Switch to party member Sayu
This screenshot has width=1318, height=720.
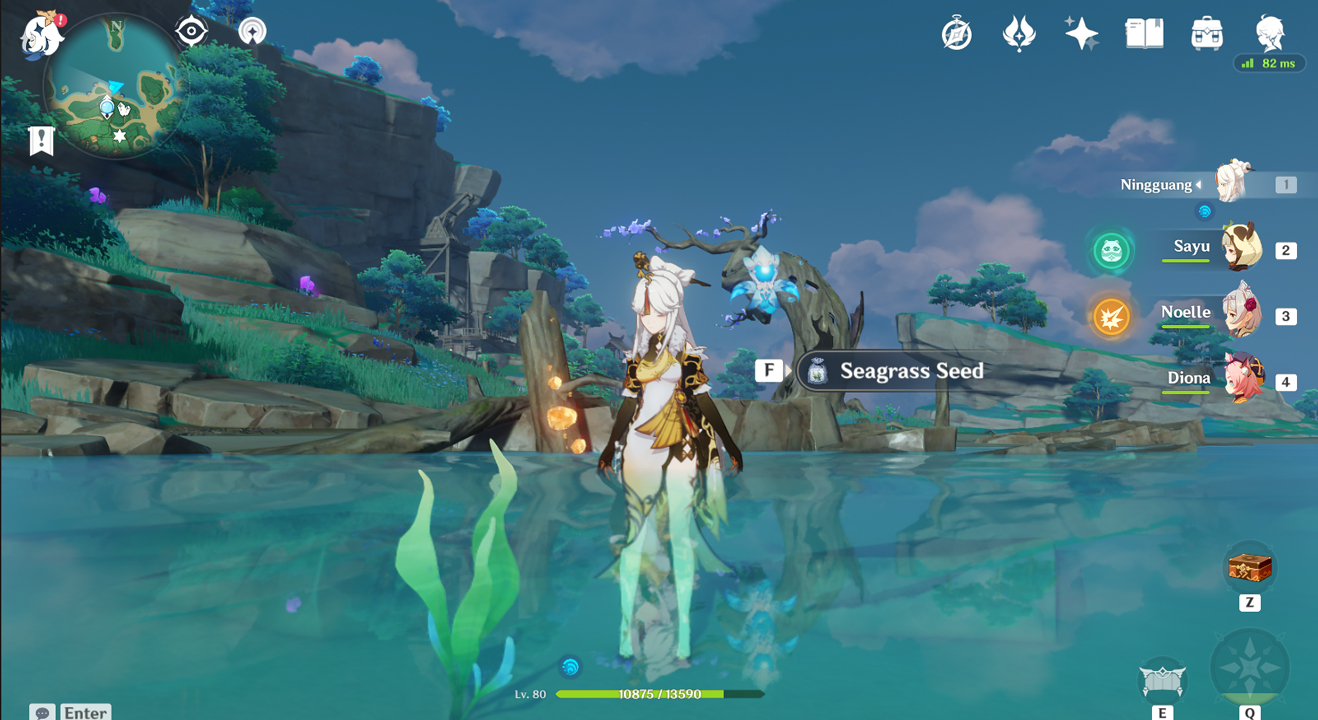coord(1241,249)
